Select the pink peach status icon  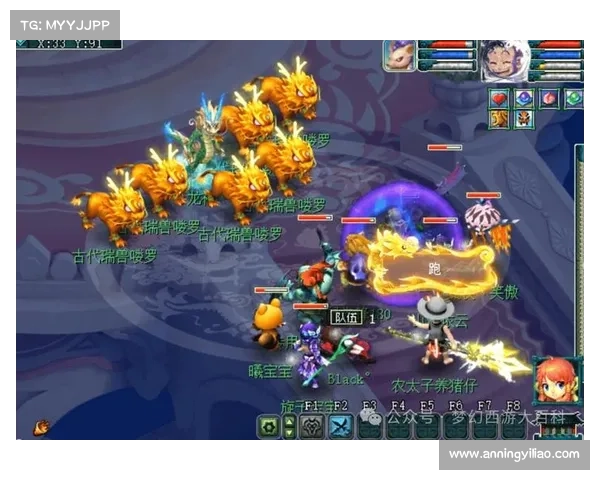[x=548, y=98]
